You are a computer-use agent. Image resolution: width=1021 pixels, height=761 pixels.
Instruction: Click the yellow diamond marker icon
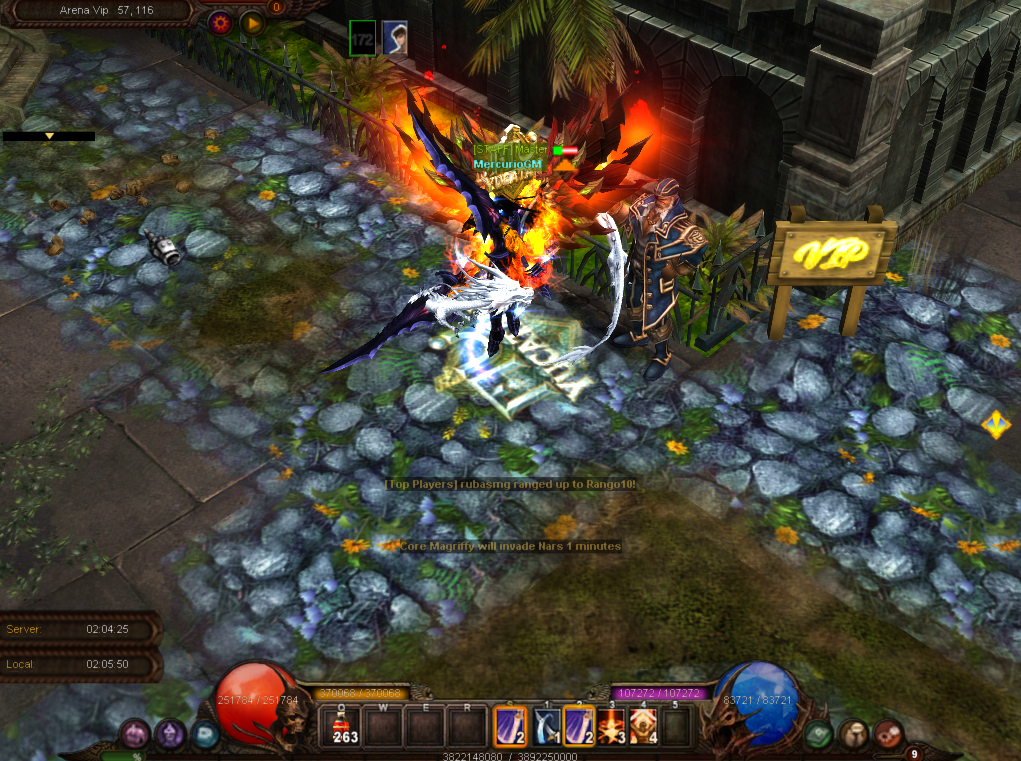tap(995, 424)
